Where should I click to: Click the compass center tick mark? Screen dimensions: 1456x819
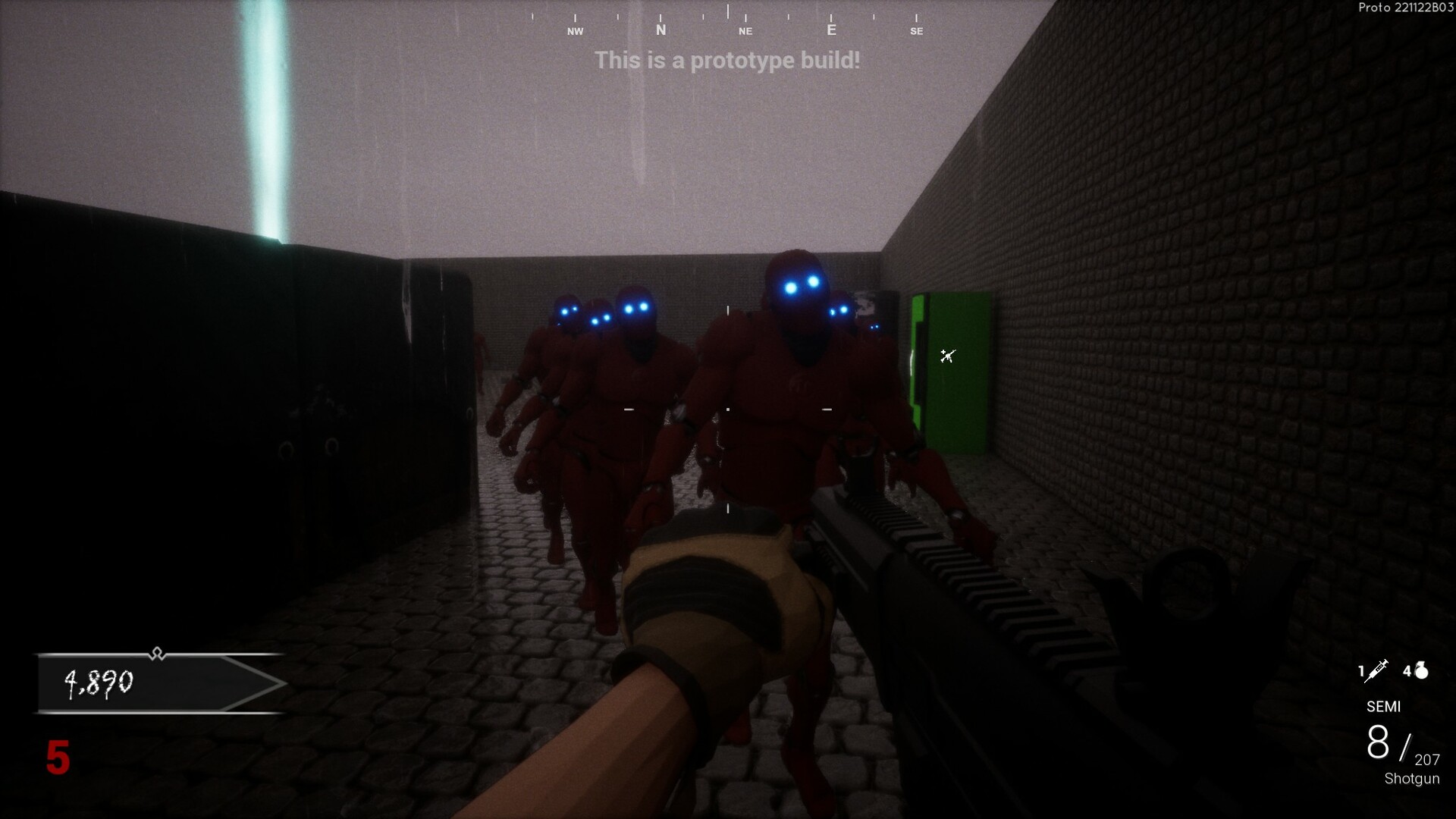pos(727,11)
